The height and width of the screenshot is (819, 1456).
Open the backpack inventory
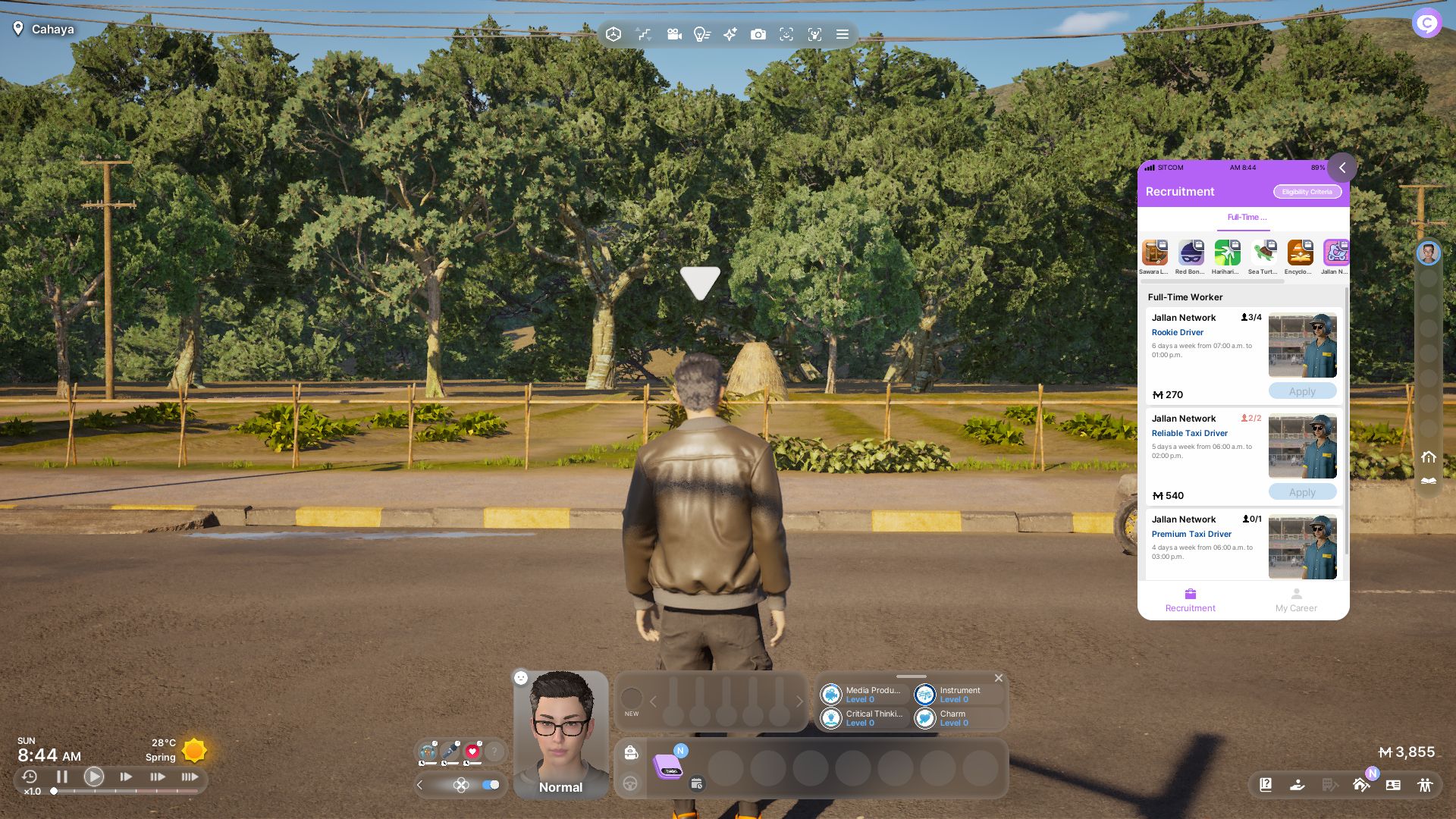pyautogui.click(x=631, y=752)
